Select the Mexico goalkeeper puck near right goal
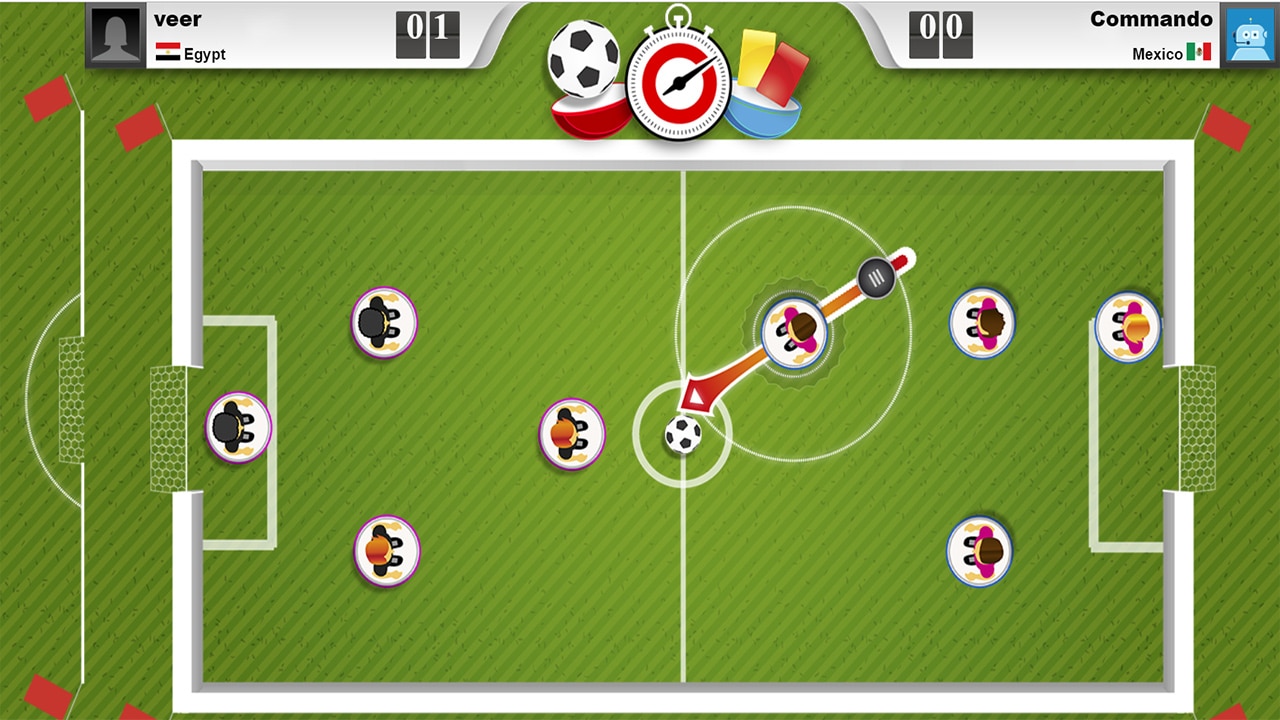1280x720 pixels. tap(1128, 325)
